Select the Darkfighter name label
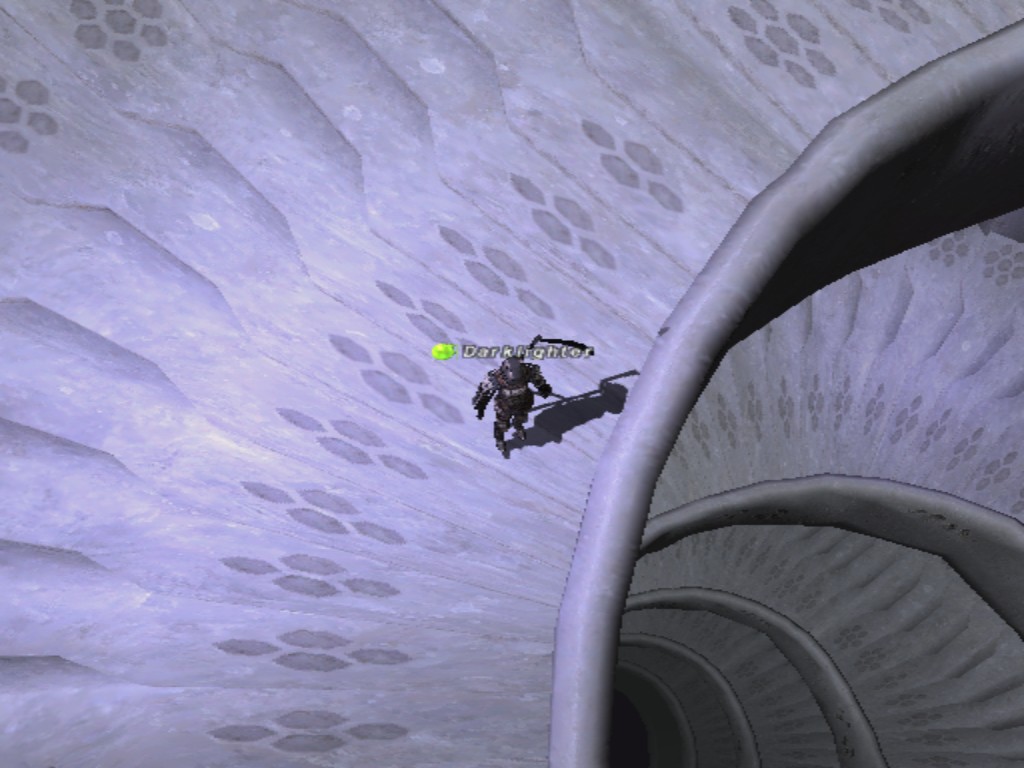Screen dimensions: 1024x768 (526, 351)
